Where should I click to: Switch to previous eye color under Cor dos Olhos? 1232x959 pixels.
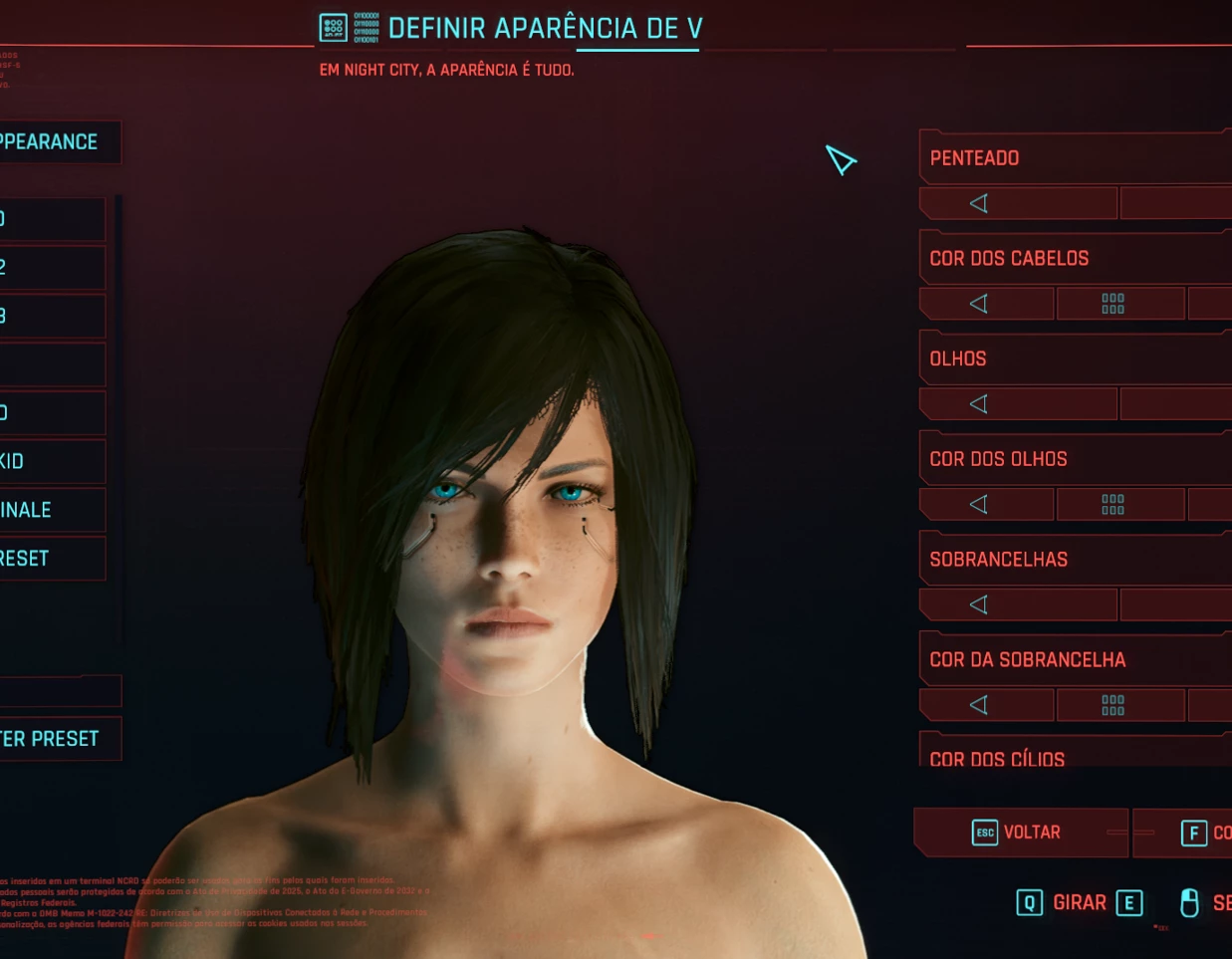tap(979, 505)
